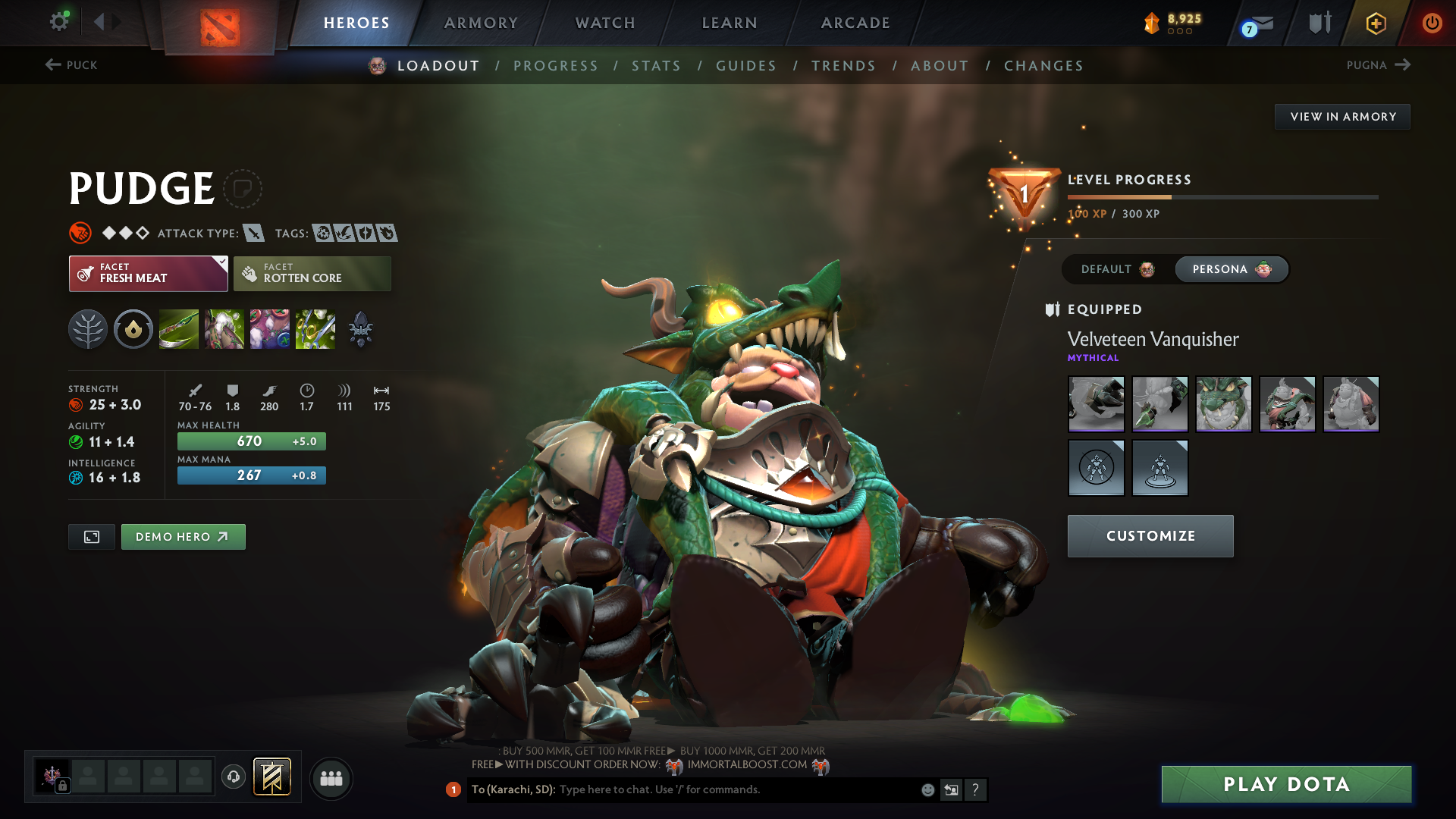Focus the chat input box
This screenshot has height=819, width=1456.
[736, 789]
